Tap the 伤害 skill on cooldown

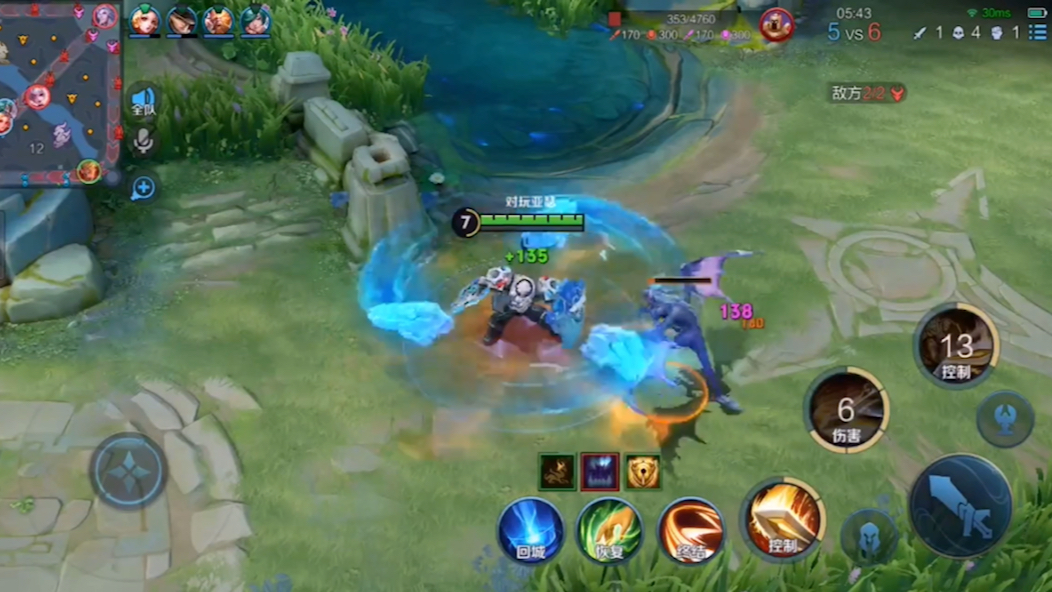click(847, 410)
